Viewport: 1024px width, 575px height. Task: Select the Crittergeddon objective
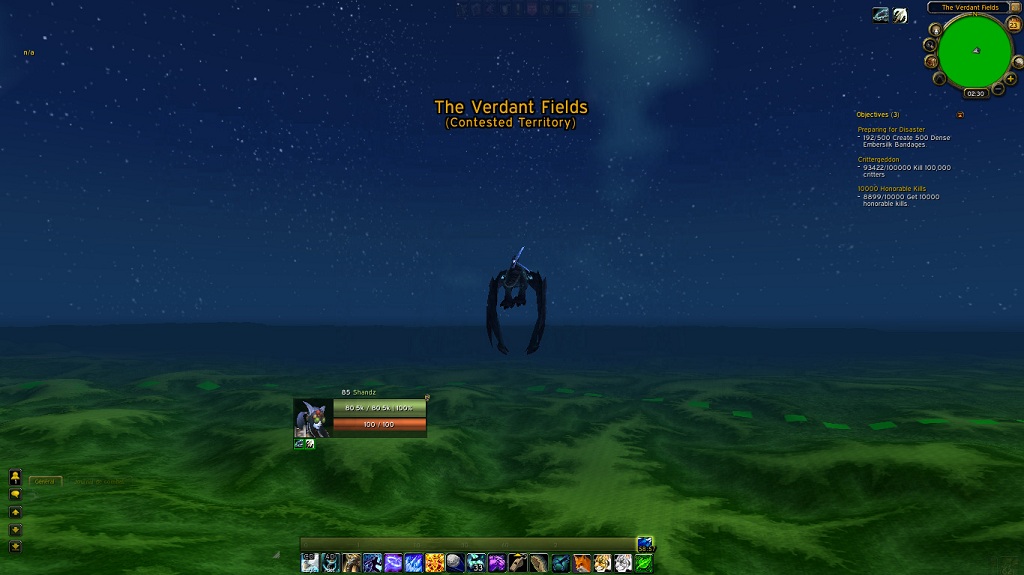coord(878,159)
